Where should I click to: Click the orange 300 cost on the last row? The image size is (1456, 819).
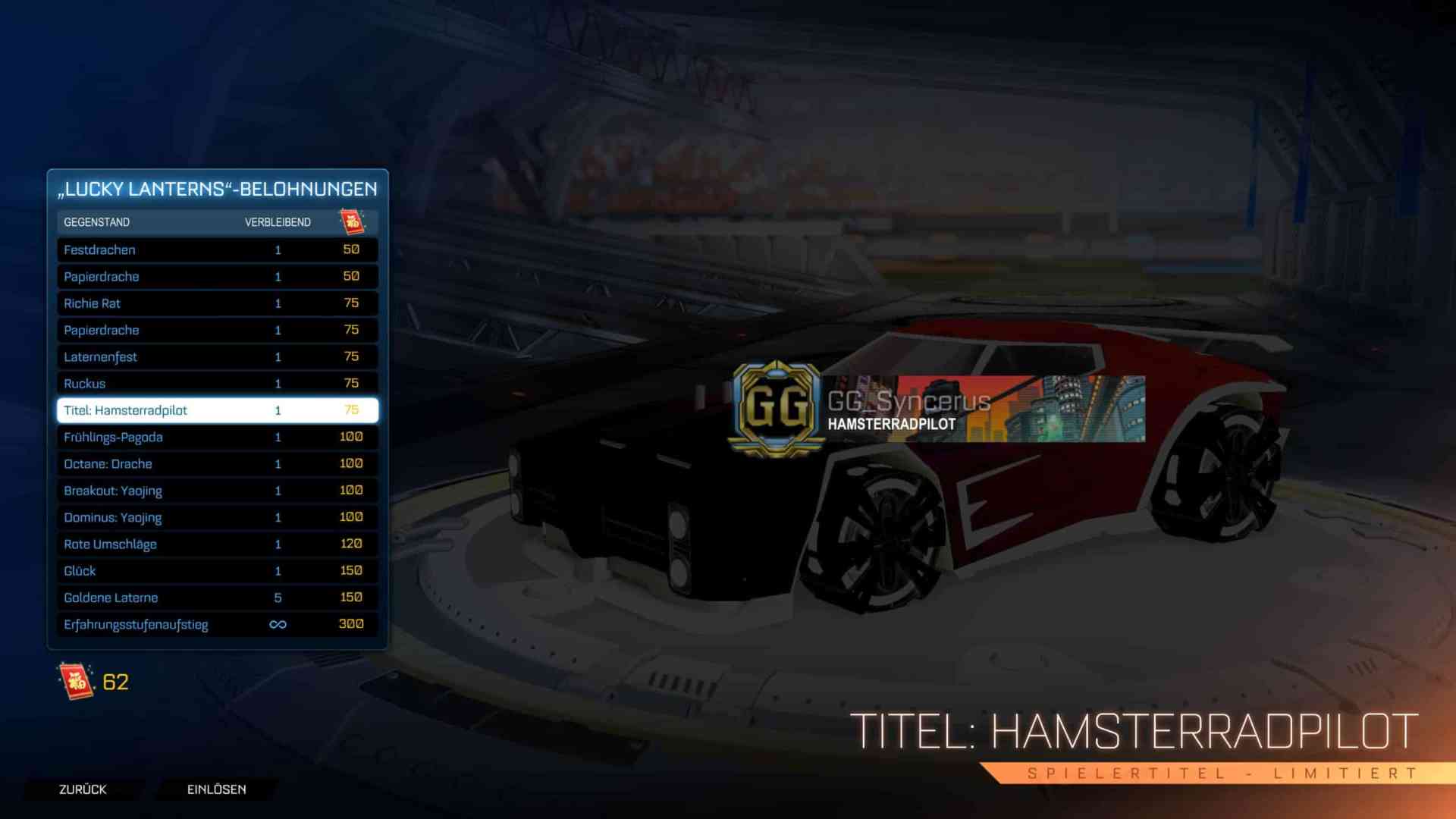pyautogui.click(x=351, y=624)
